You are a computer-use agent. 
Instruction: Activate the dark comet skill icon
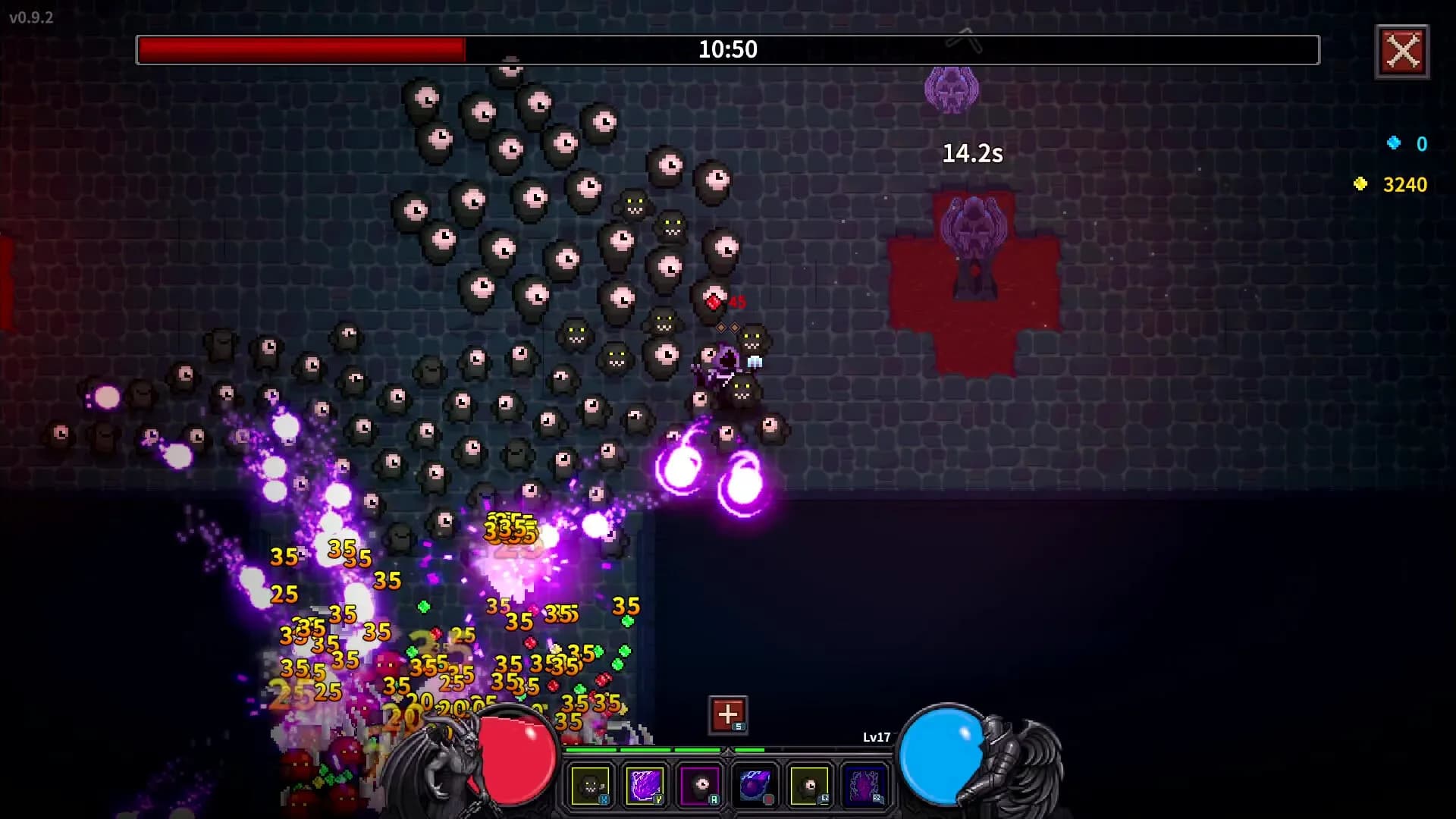(x=755, y=785)
